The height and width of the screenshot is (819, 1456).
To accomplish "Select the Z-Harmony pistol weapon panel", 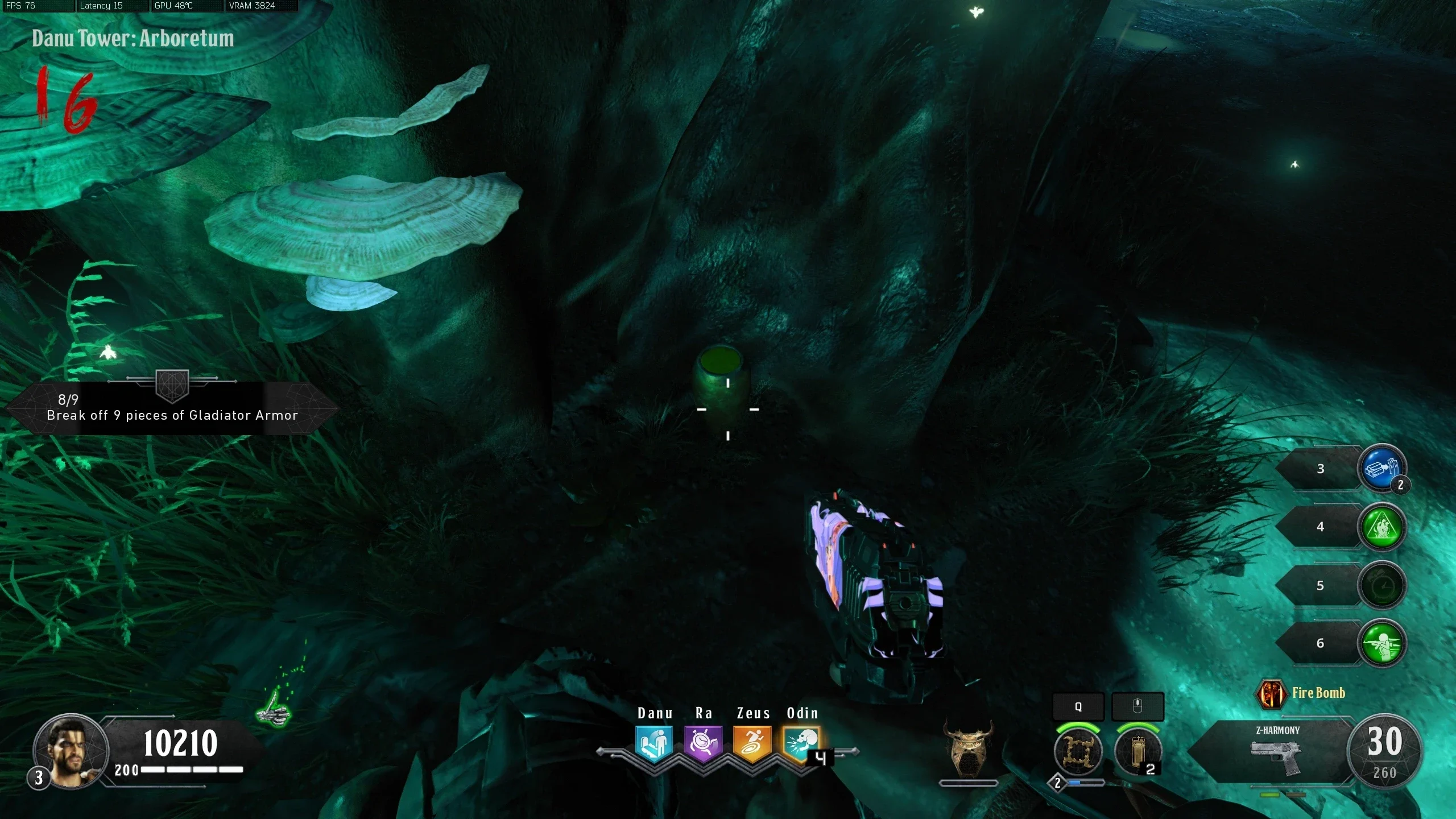I will [x=1277, y=752].
